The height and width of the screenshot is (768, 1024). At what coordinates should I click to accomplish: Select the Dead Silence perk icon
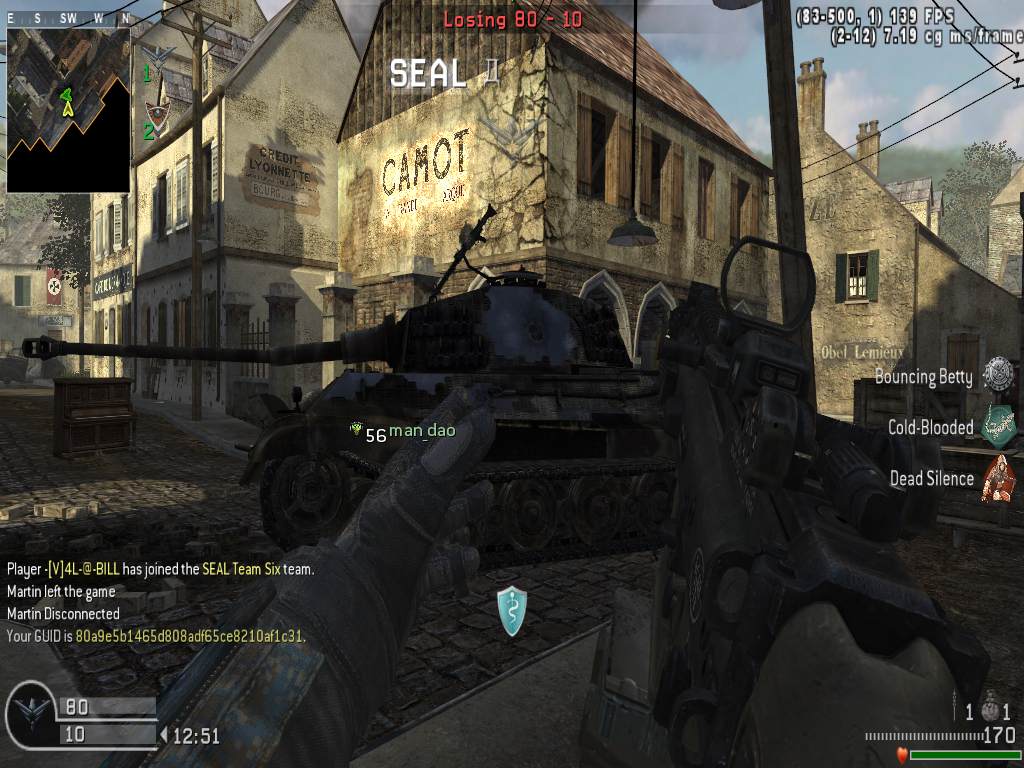tap(998, 478)
